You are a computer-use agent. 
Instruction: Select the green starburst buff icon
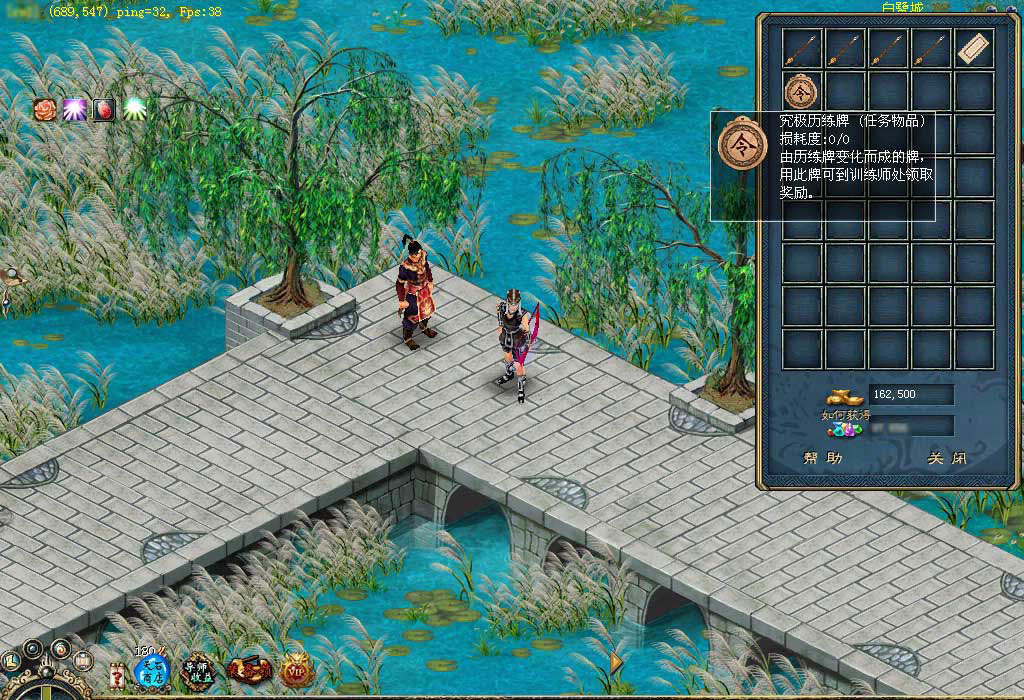pyautogui.click(x=134, y=109)
